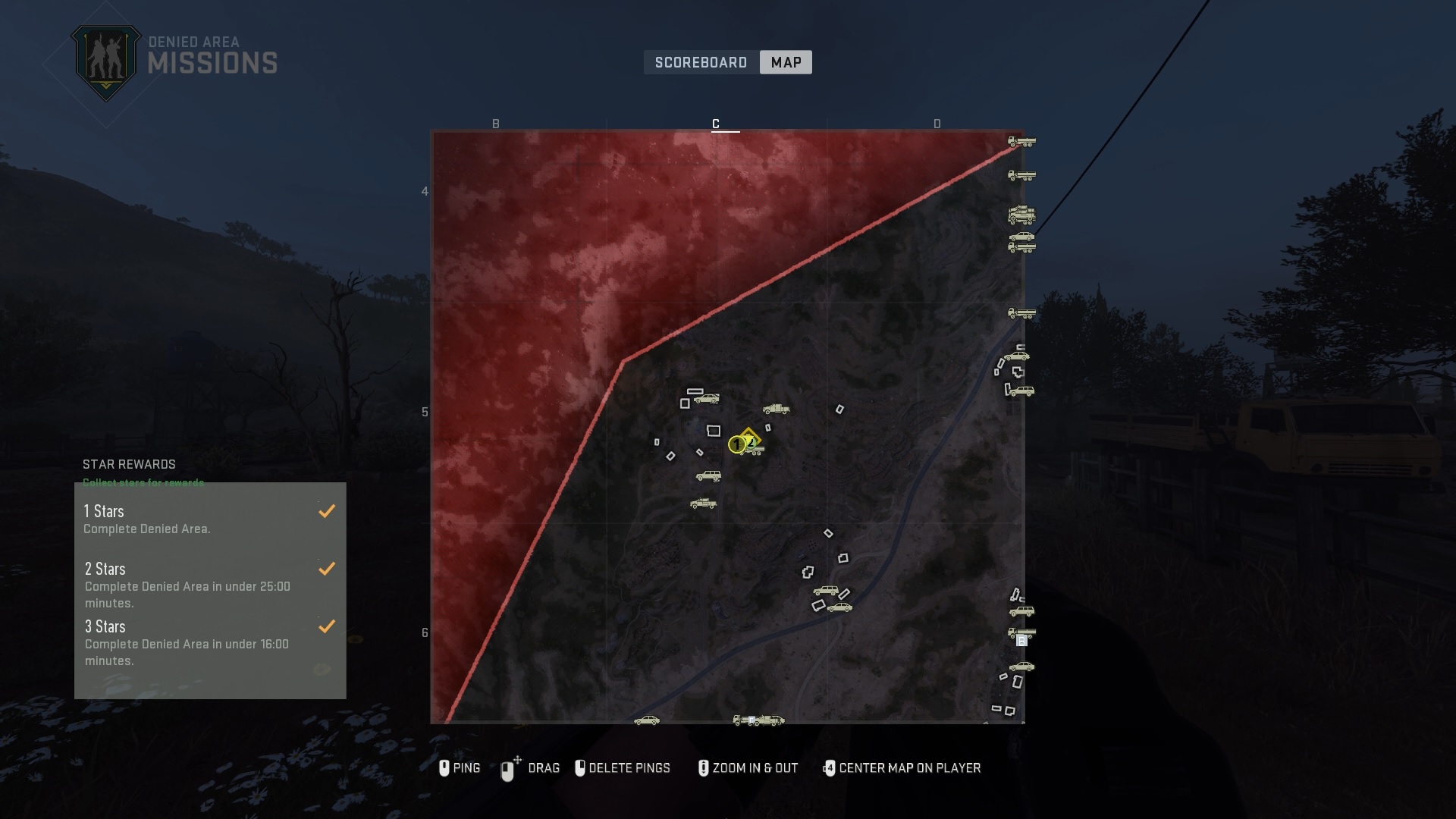The width and height of the screenshot is (1456, 819).
Task: Toggle the 3 Stars completion checkmark
Action: pyautogui.click(x=327, y=626)
